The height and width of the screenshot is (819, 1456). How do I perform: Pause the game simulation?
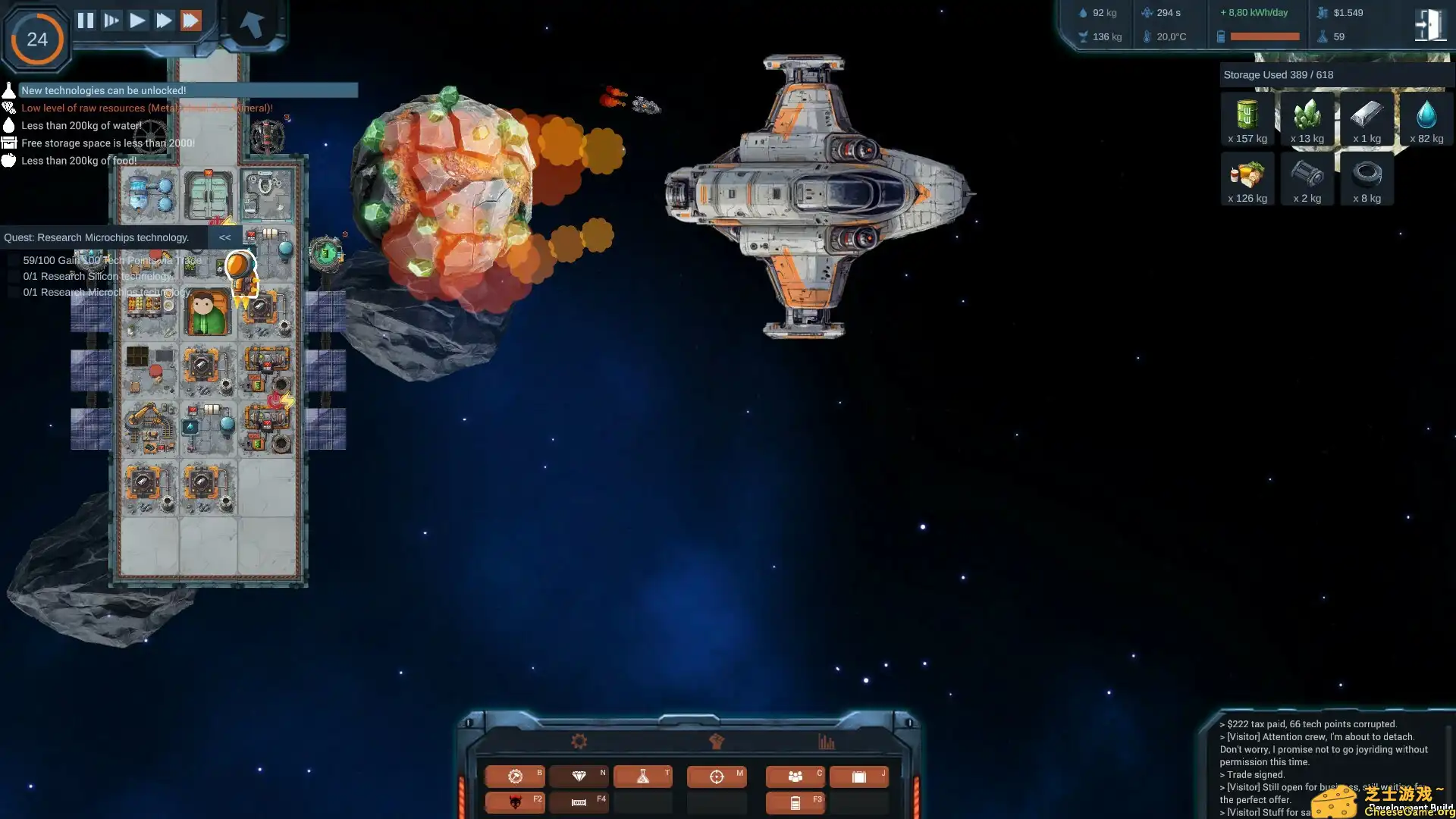[86, 20]
